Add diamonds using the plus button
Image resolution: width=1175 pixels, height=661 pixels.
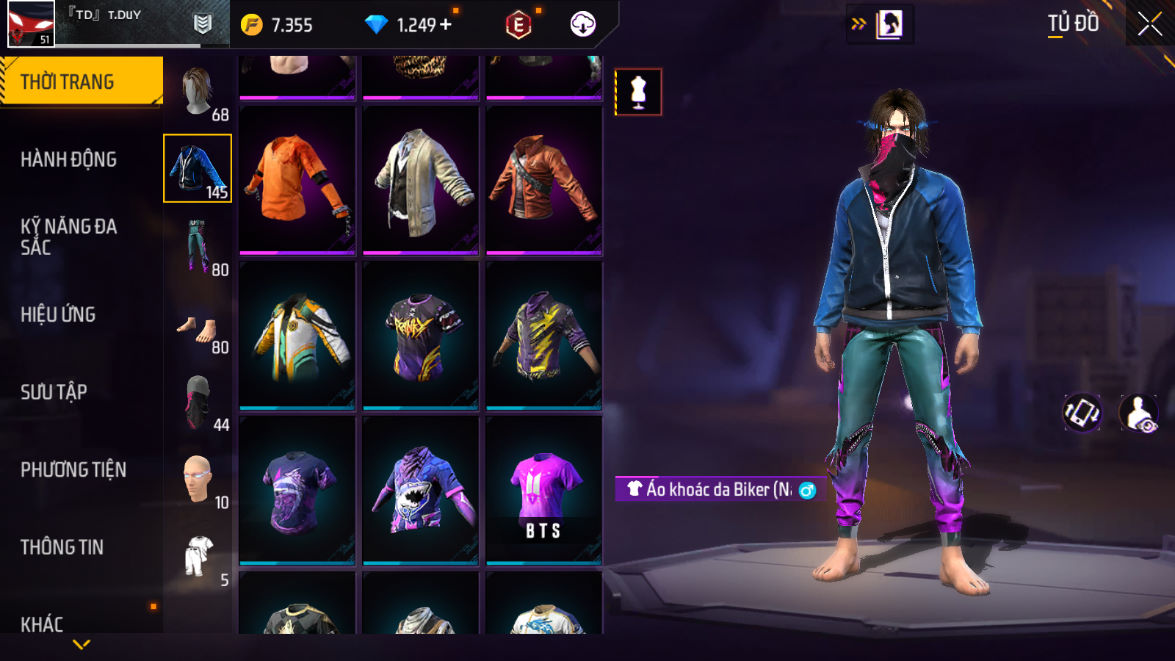pos(445,25)
